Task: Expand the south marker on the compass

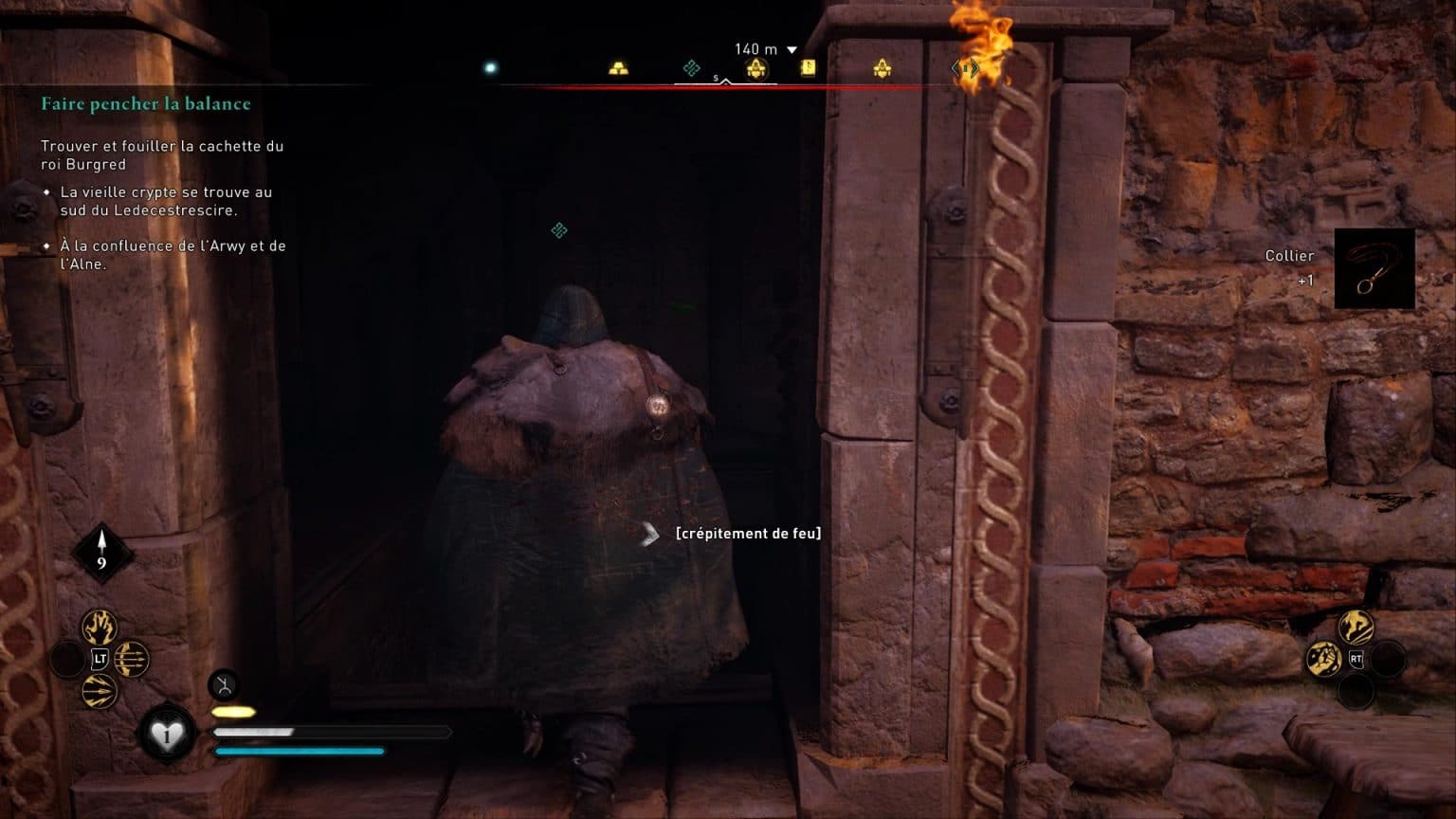Action: pyautogui.click(x=716, y=76)
